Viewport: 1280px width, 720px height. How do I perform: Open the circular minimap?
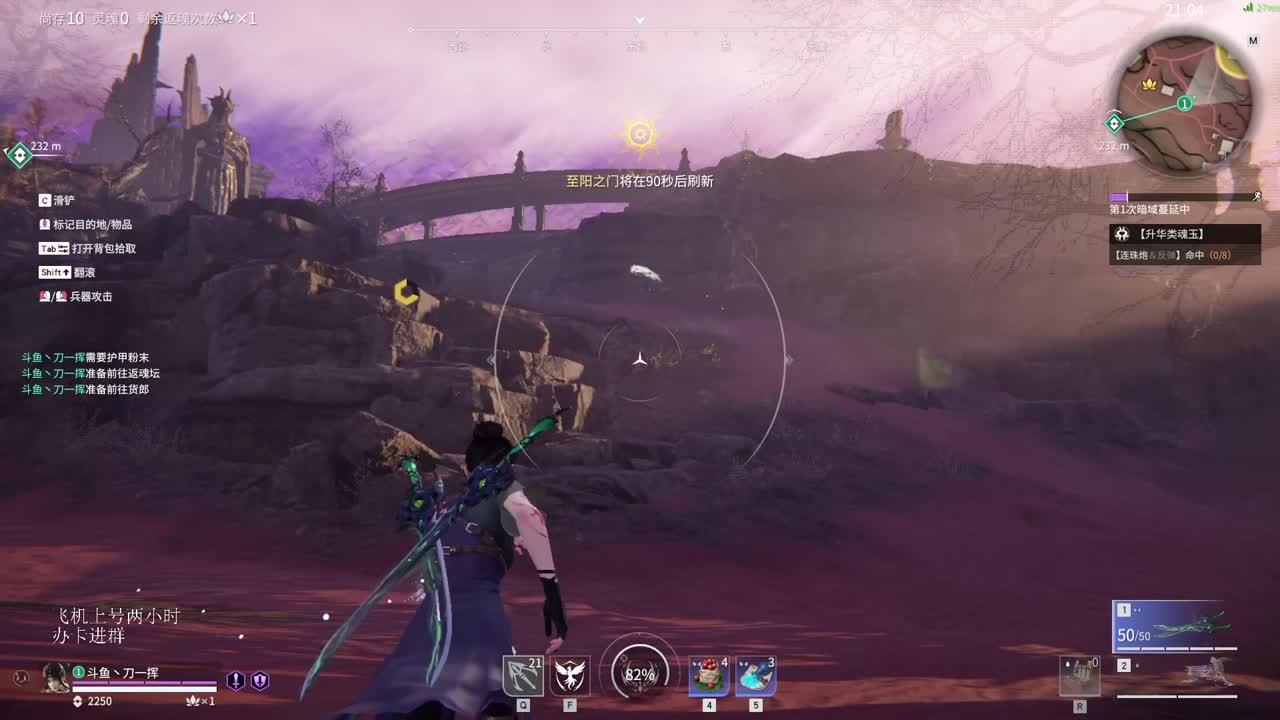click(1185, 98)
